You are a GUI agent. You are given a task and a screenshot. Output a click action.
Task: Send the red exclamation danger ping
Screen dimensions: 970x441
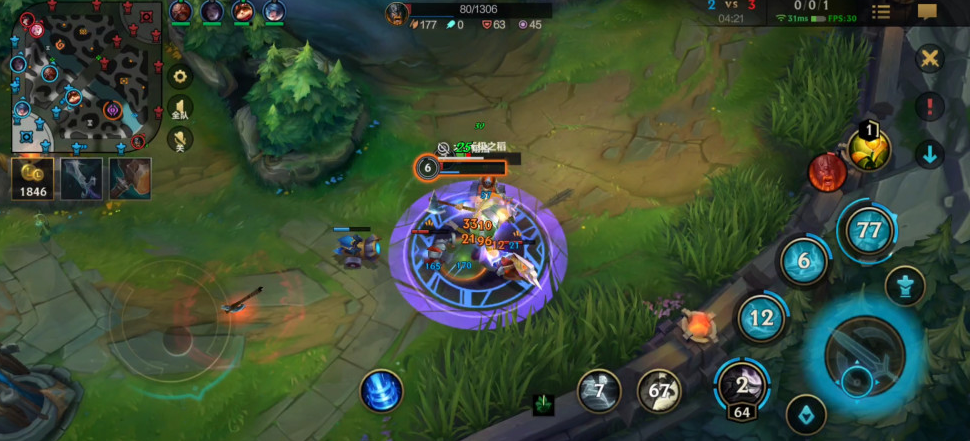pyautogui.click(x=931, y=106)
